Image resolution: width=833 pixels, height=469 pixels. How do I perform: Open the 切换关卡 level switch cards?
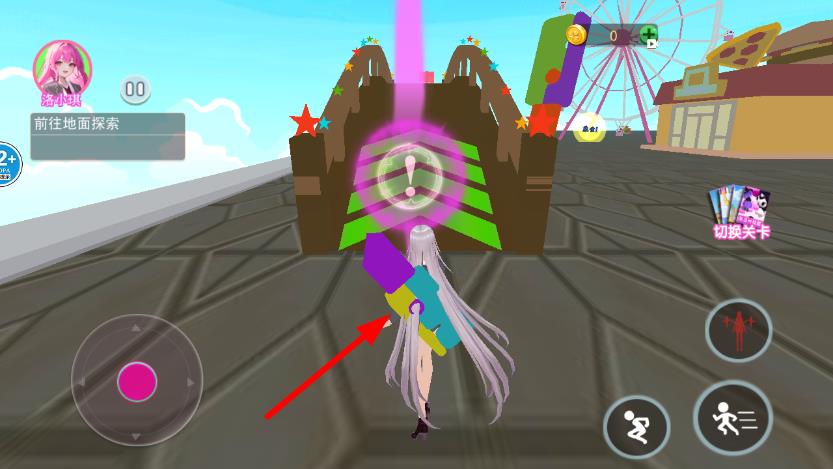click(741, 212)
